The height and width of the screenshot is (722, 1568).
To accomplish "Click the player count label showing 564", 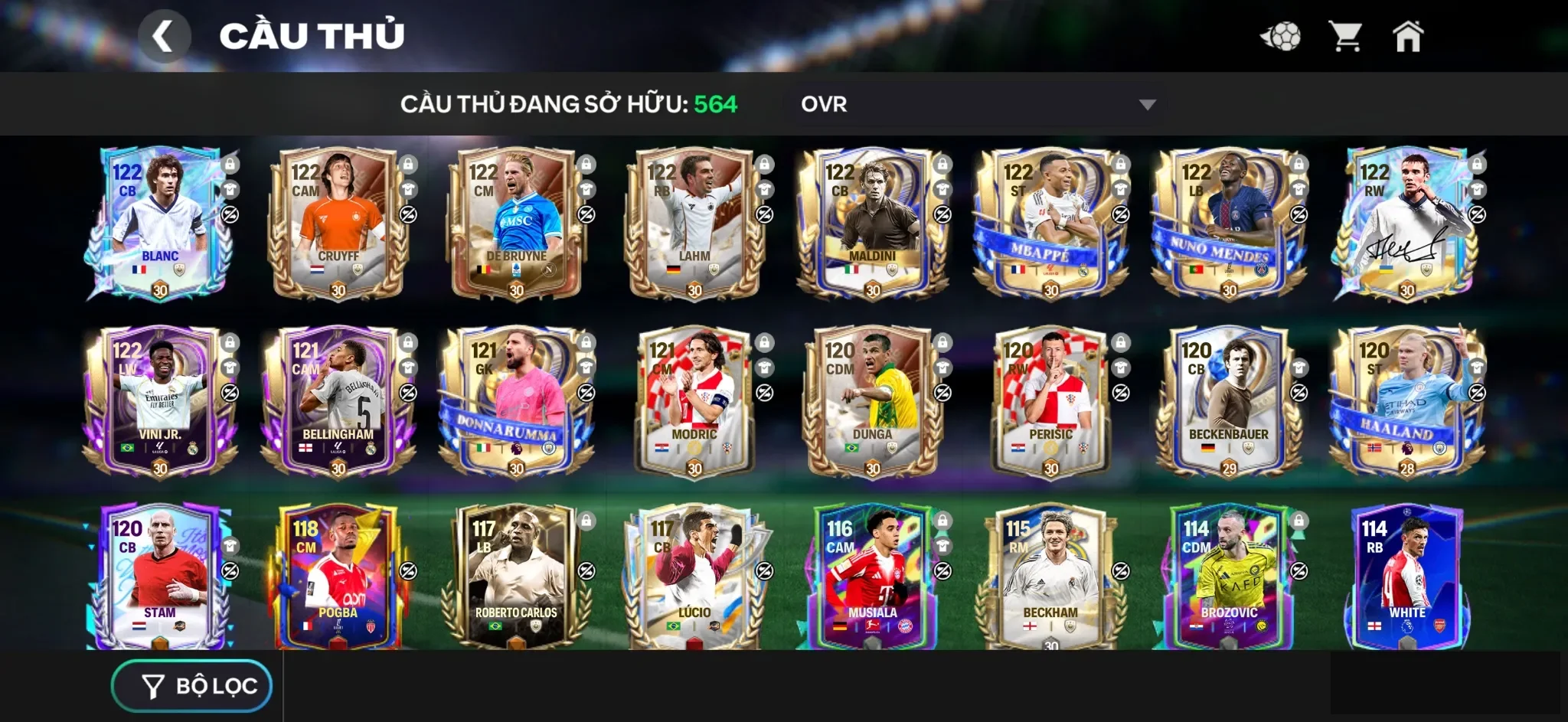I will click(x=718, y=104).
